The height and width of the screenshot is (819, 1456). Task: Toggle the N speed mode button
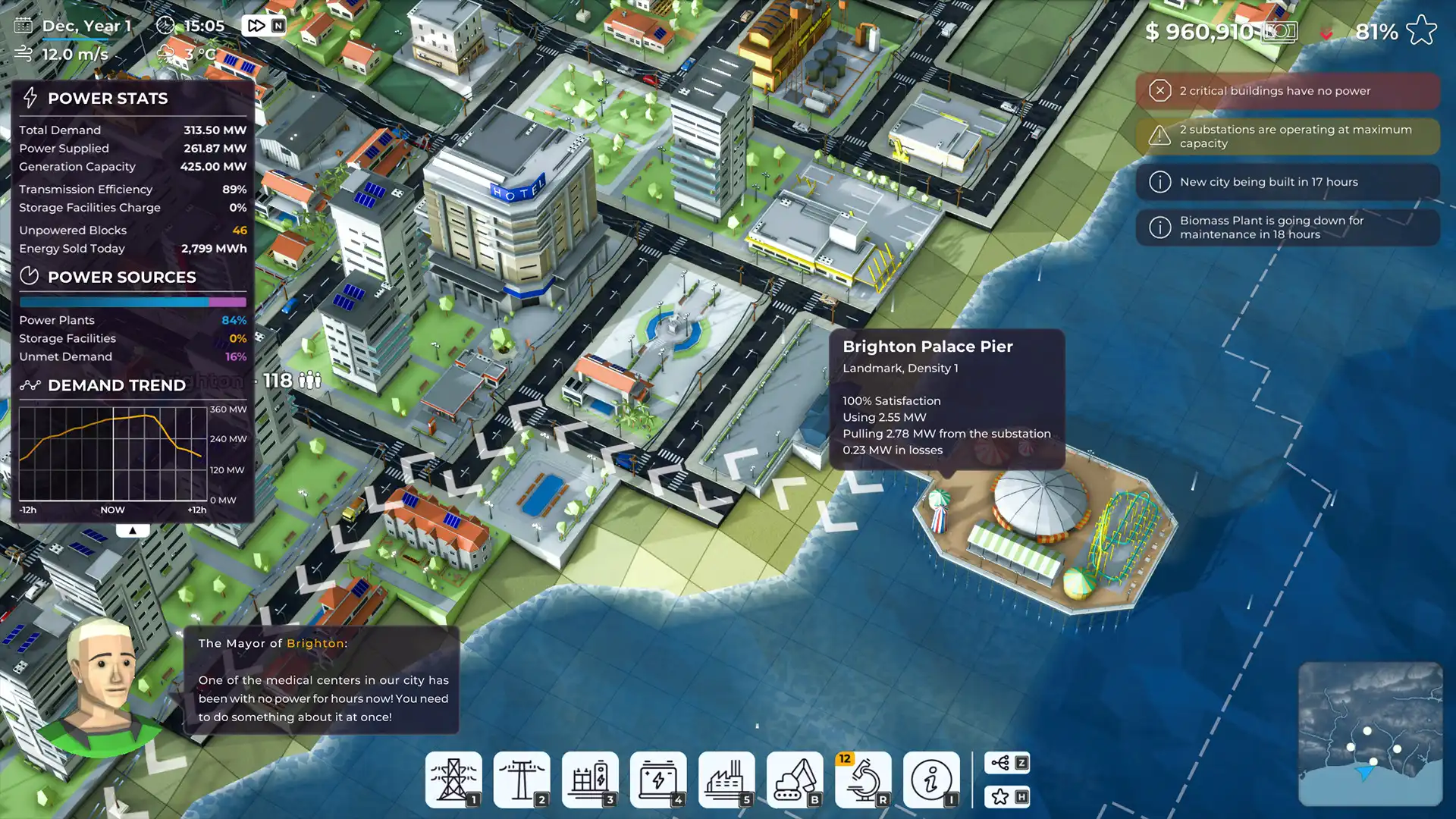pyautogui.click(x=279, y=24)
